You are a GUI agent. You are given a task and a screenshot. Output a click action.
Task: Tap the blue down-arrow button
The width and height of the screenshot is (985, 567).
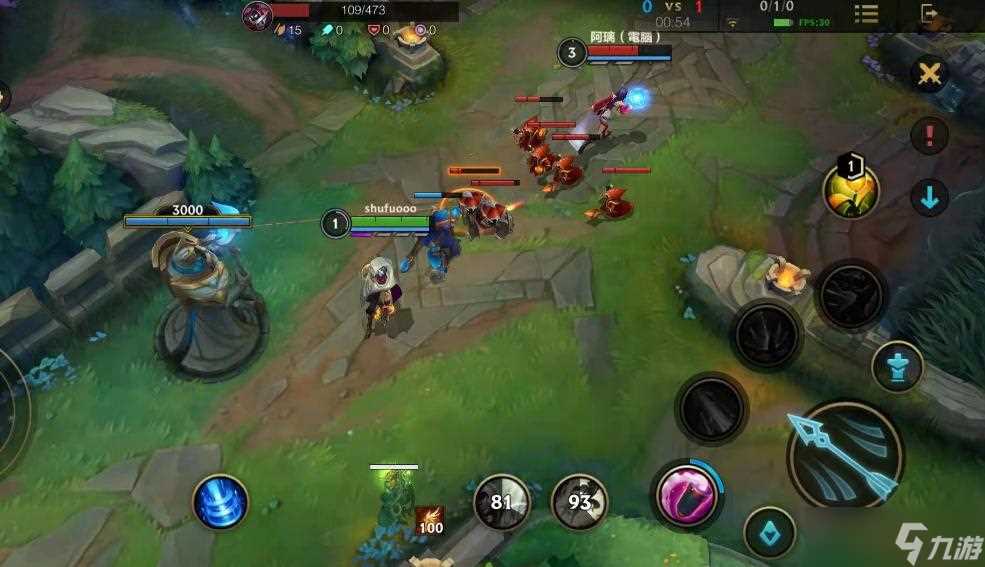(930, 197)
